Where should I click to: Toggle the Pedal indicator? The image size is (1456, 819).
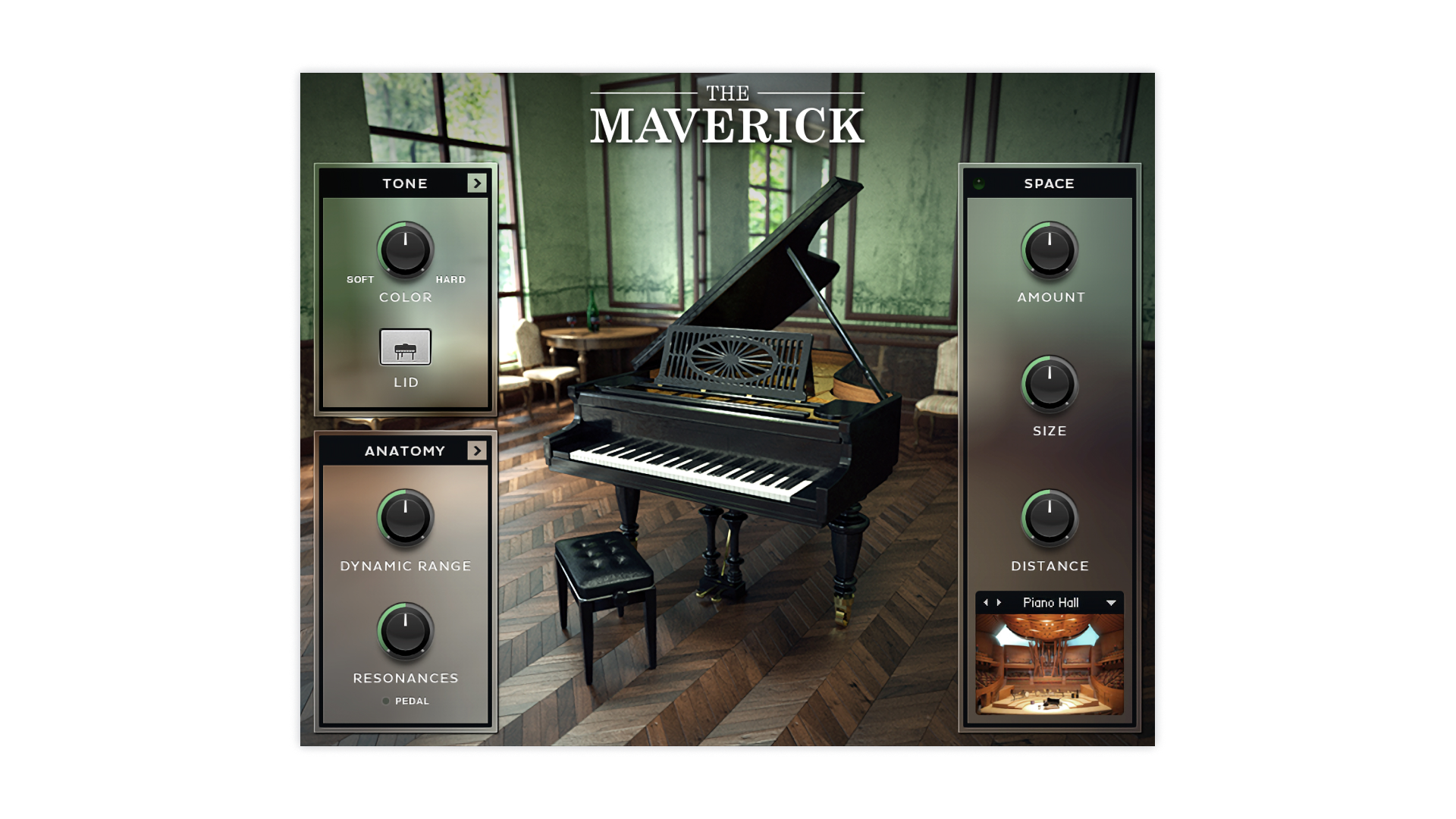(386, 701)
